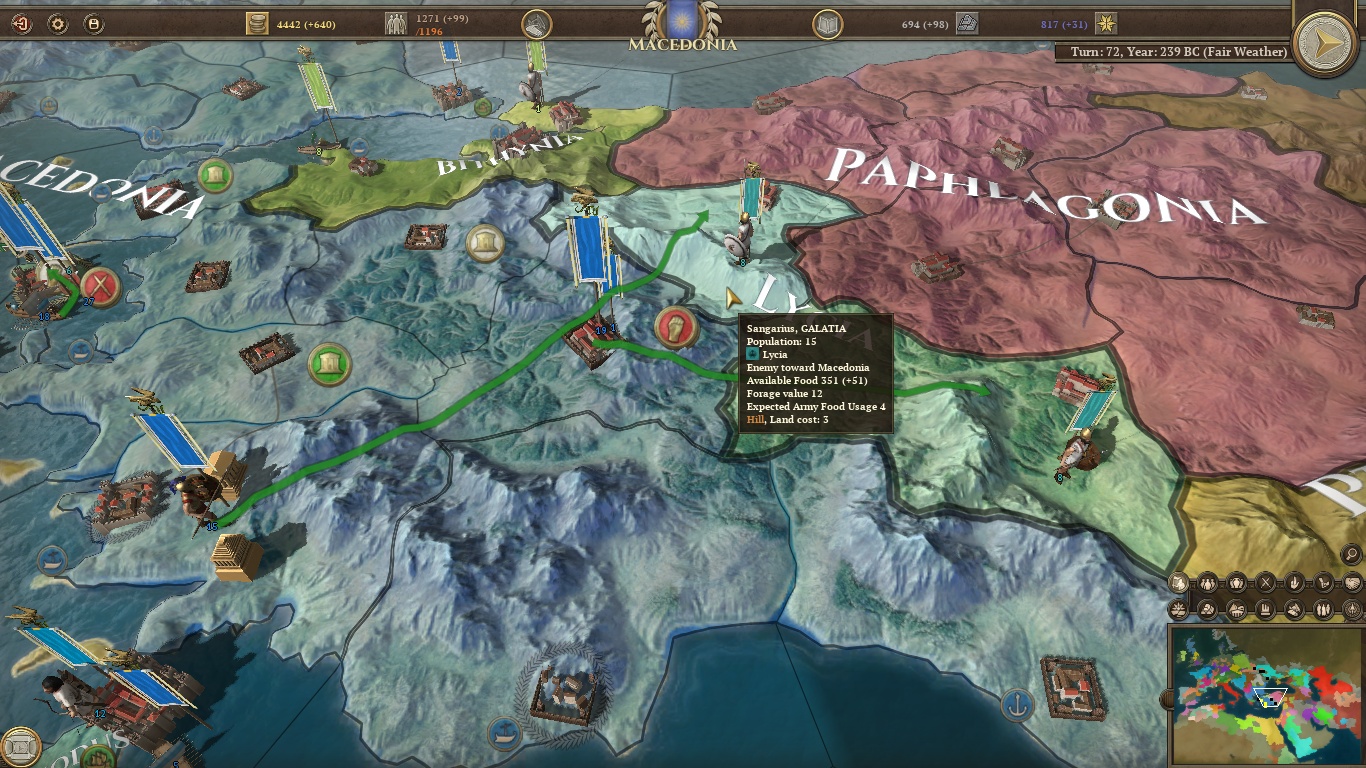Select the pointing hand map filter
Viewport: 1366px width, 768px height.
[x=1294, y=582]
